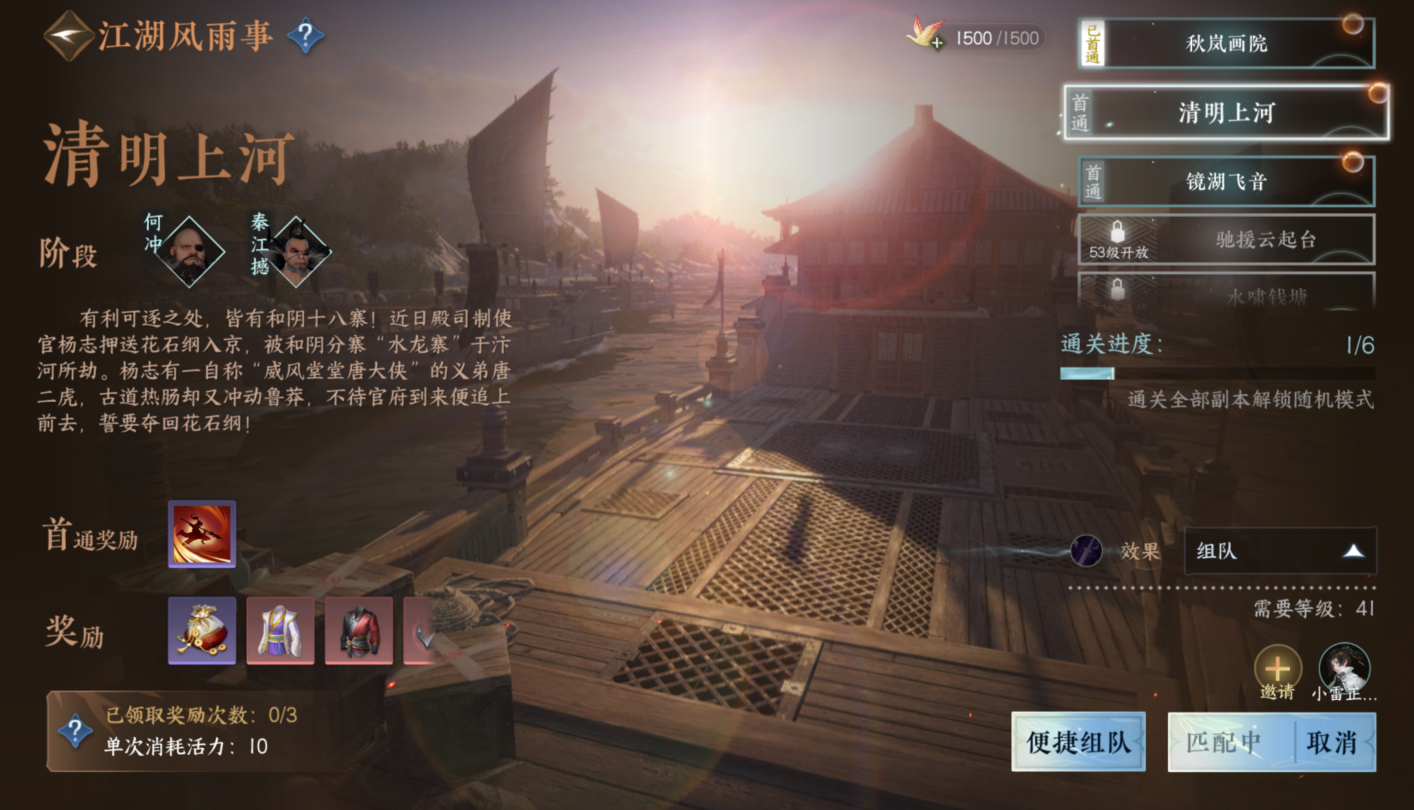Open the 组队 mode dropdown
This screenshot has width=1414, height=810.
coord(1280,551)
